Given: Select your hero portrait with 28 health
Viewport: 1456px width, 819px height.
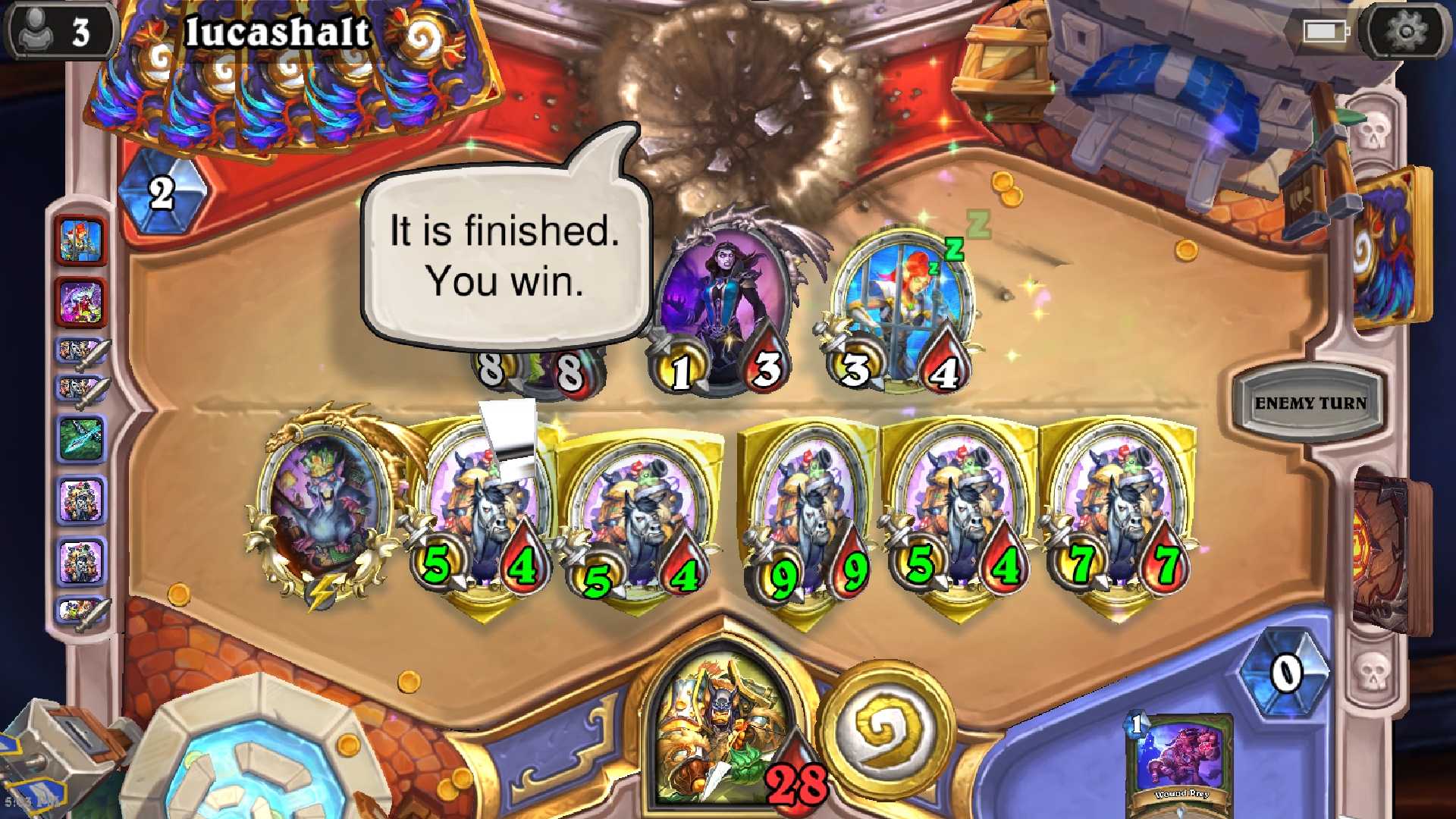Looking at the screenshot, I should tap(720, 728).
